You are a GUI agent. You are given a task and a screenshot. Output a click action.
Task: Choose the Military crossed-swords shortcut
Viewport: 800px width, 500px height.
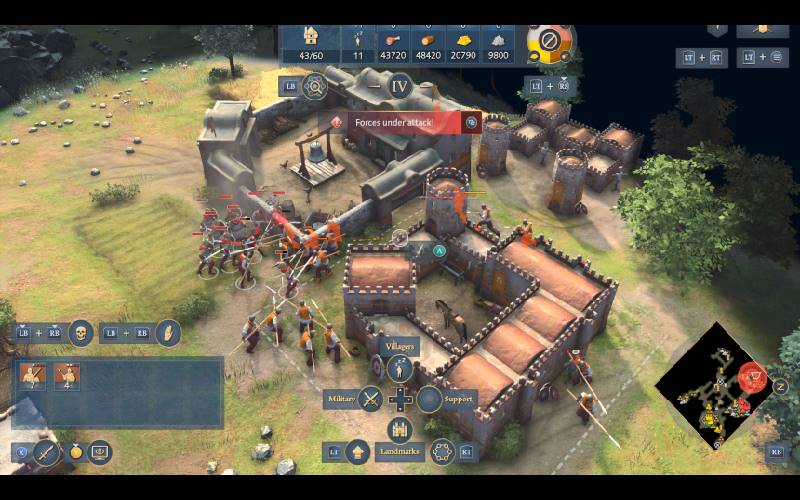tap(371, 399)
